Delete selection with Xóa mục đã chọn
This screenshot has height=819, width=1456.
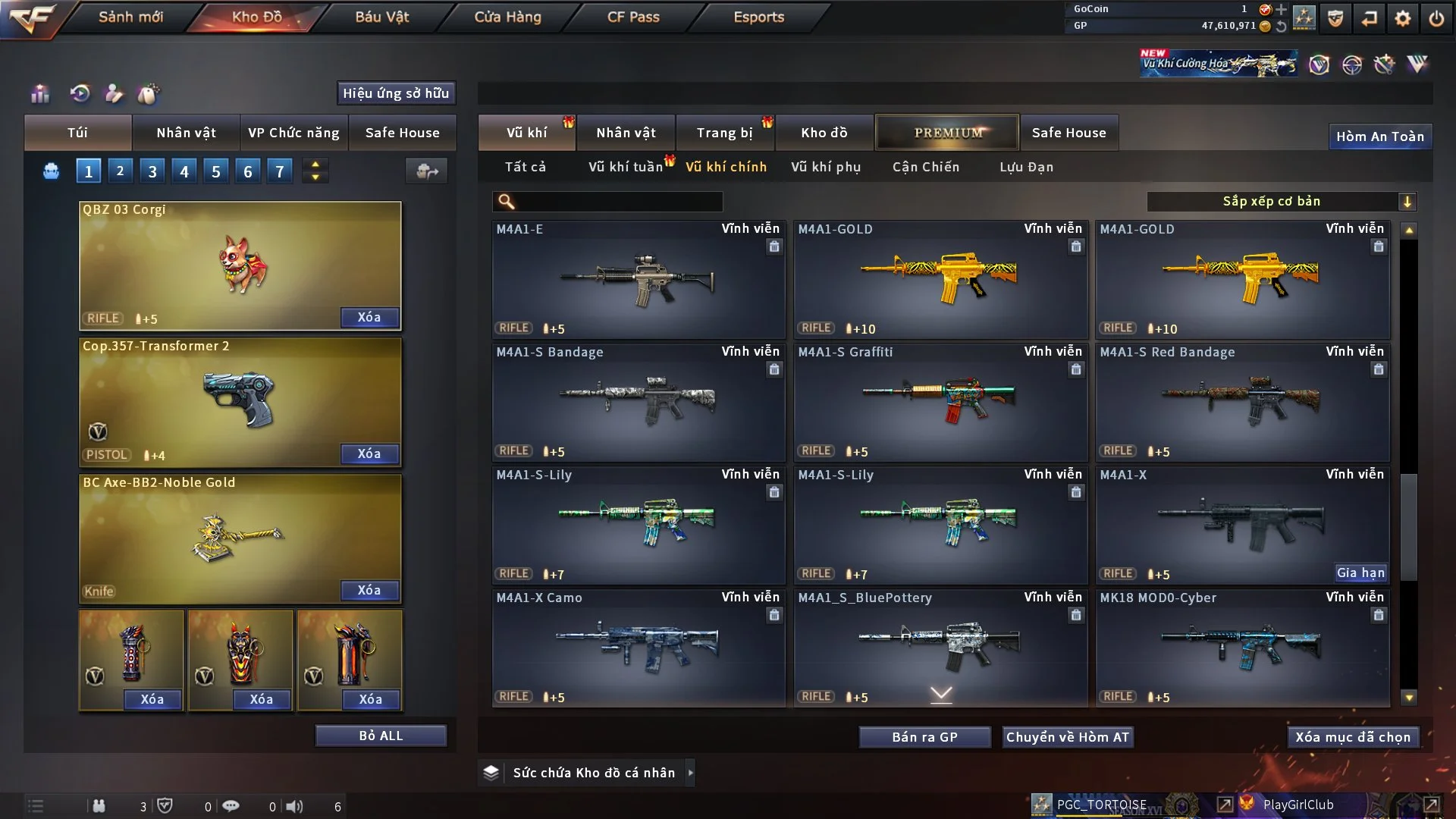pyautogui.click(x=1353, y=737)
